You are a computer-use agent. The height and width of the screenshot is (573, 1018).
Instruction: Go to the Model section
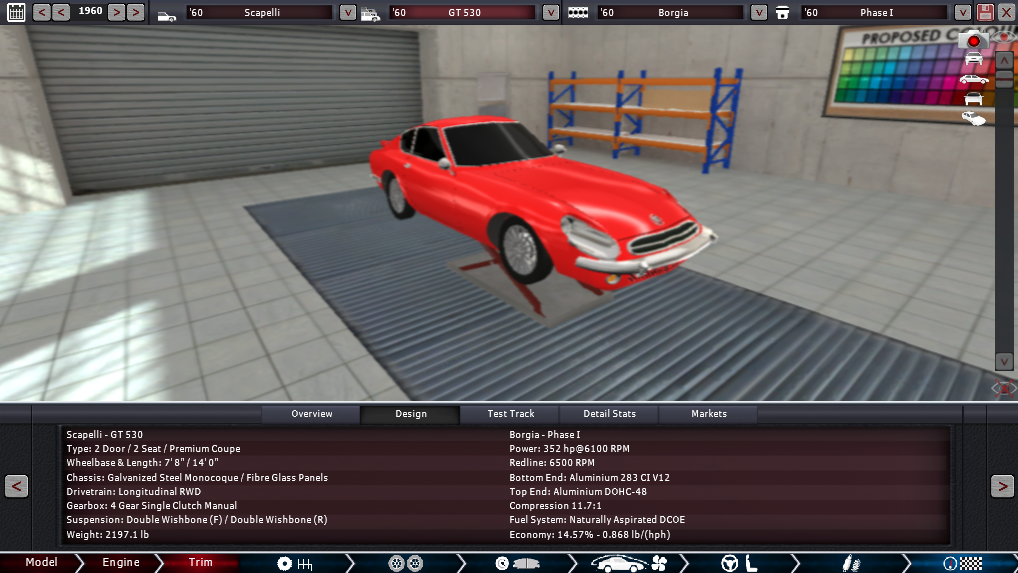(x=41, y=563)
